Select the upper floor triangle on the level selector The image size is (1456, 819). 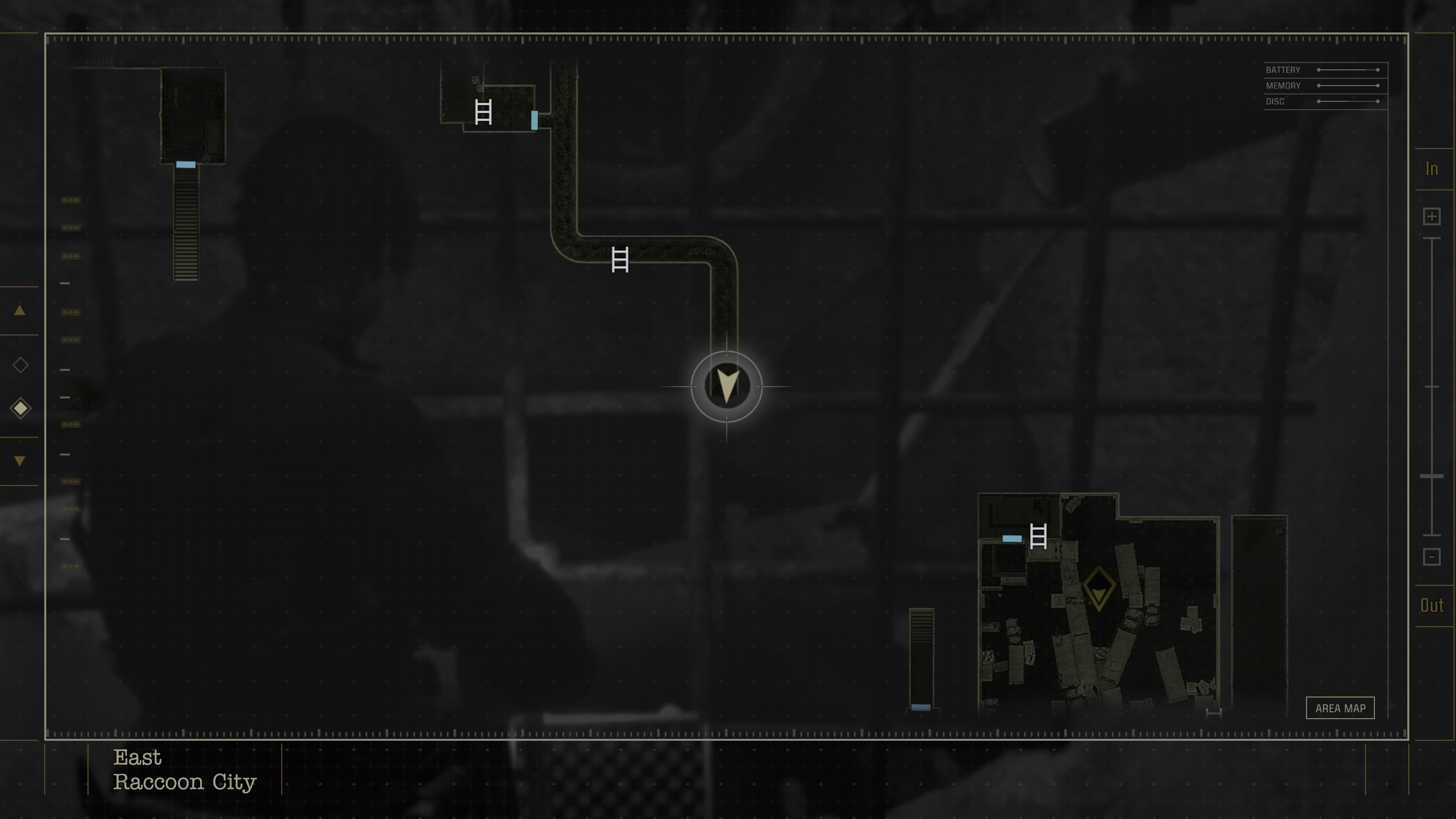pos(20,310)
